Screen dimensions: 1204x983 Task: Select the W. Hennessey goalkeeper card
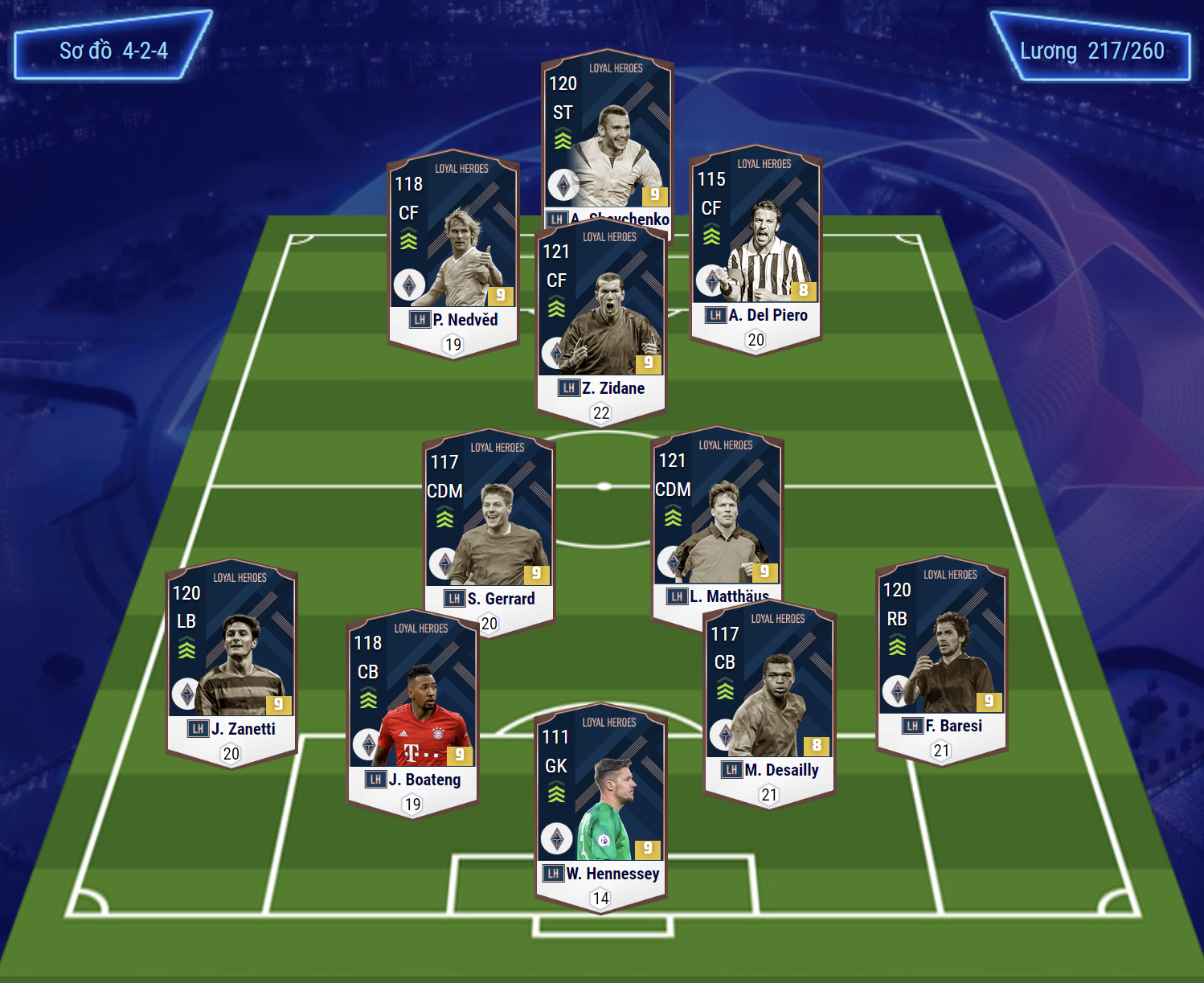click(x=600, y=804)
